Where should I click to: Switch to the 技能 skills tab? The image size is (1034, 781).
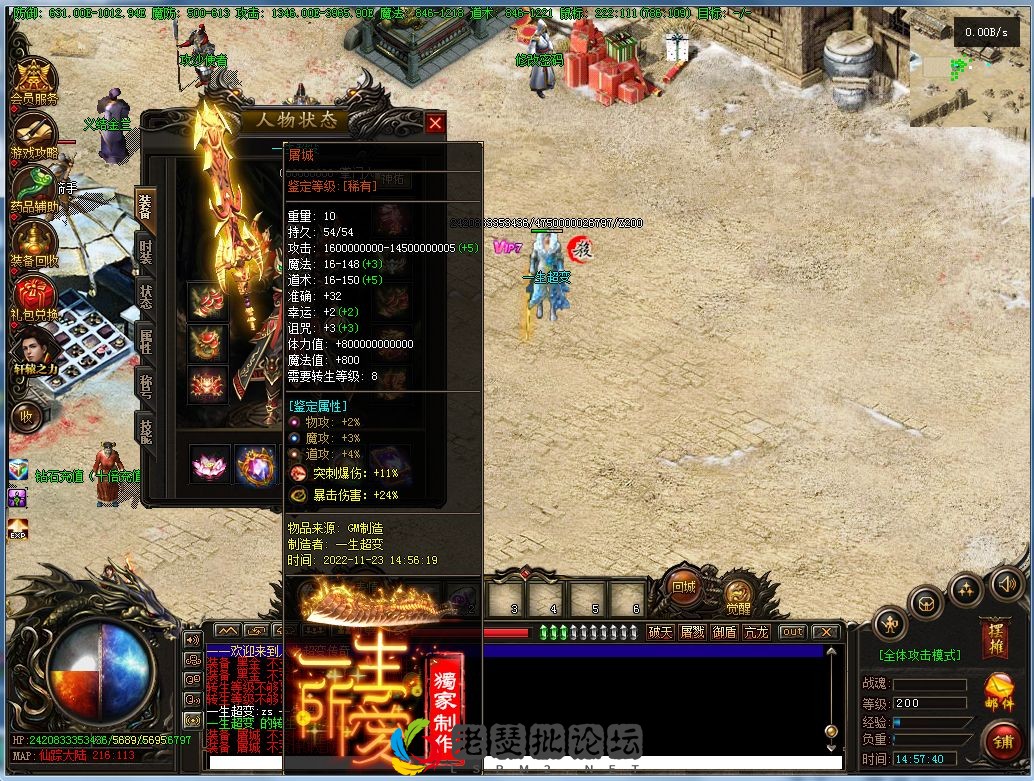(x=146, y=431)
